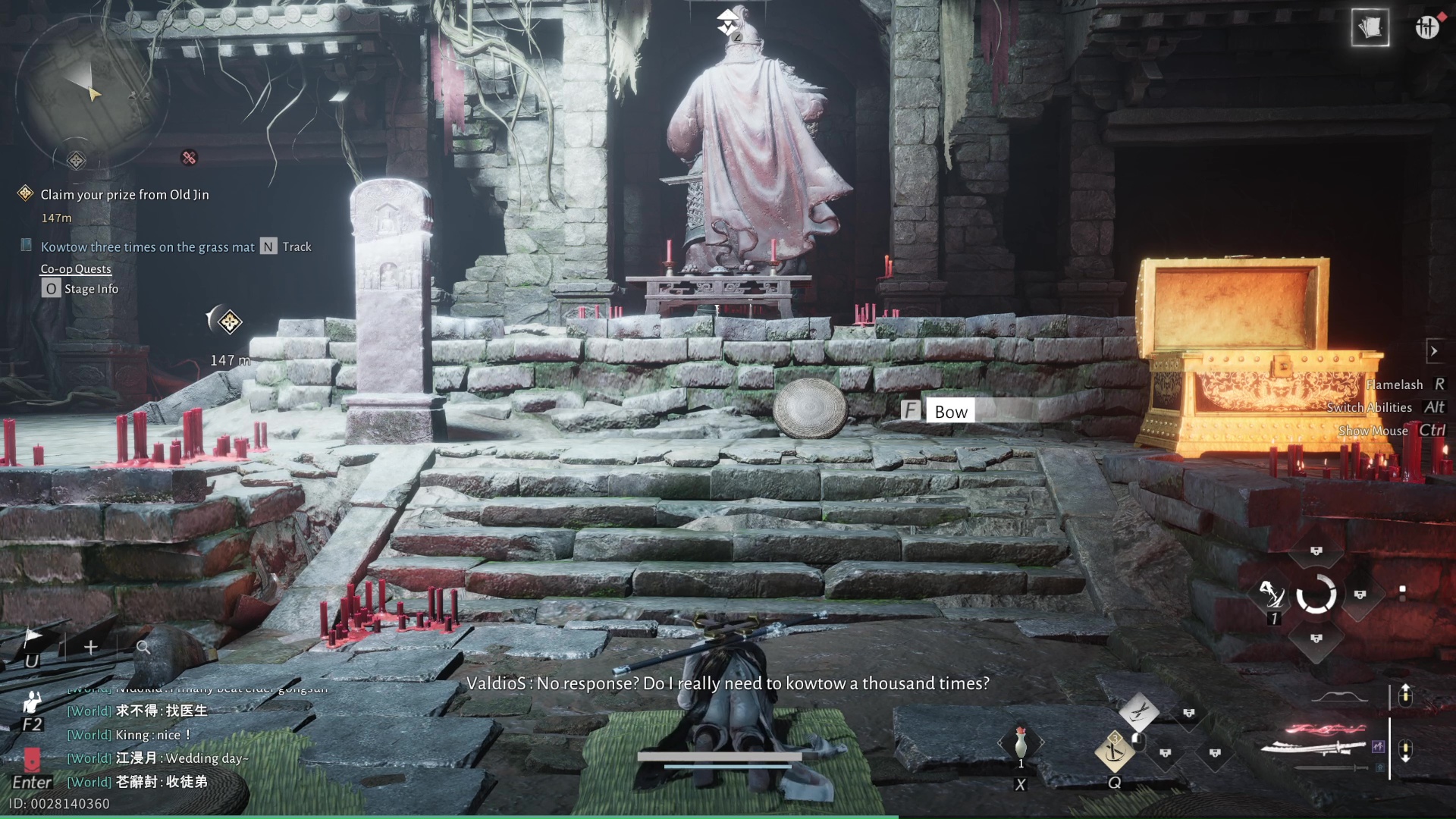Expand the side panel with the right arrow
Viewport: 1456px width, 819px height.
pyautogui.click(x=1433, y=351)
